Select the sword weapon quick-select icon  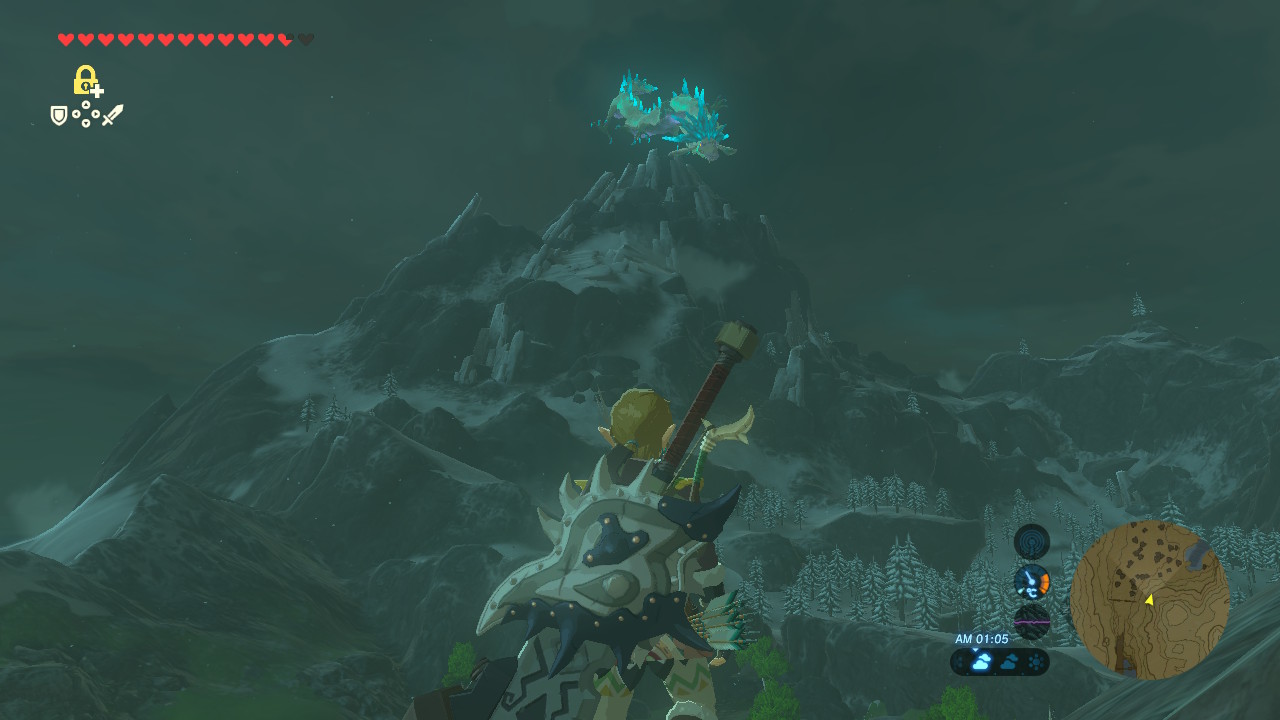(112, 115)
